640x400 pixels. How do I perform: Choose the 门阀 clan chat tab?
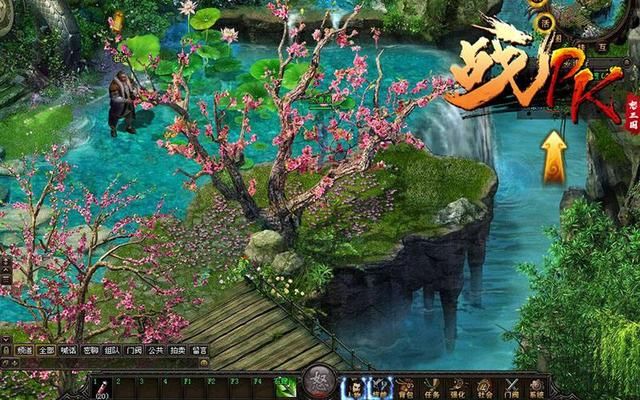[x=134, y=351]
